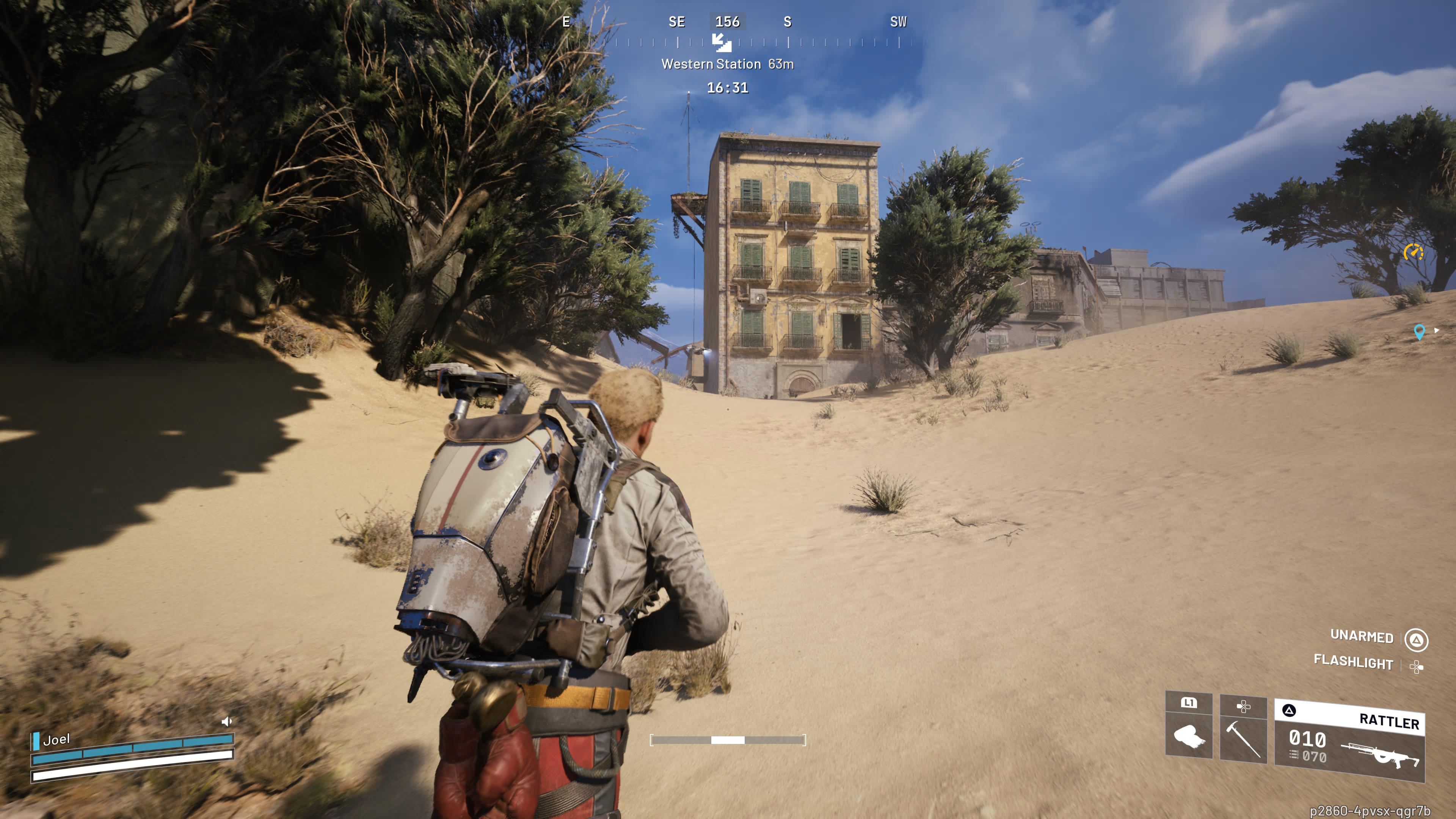
Task: Select the SW compass label
Action: 898,23
